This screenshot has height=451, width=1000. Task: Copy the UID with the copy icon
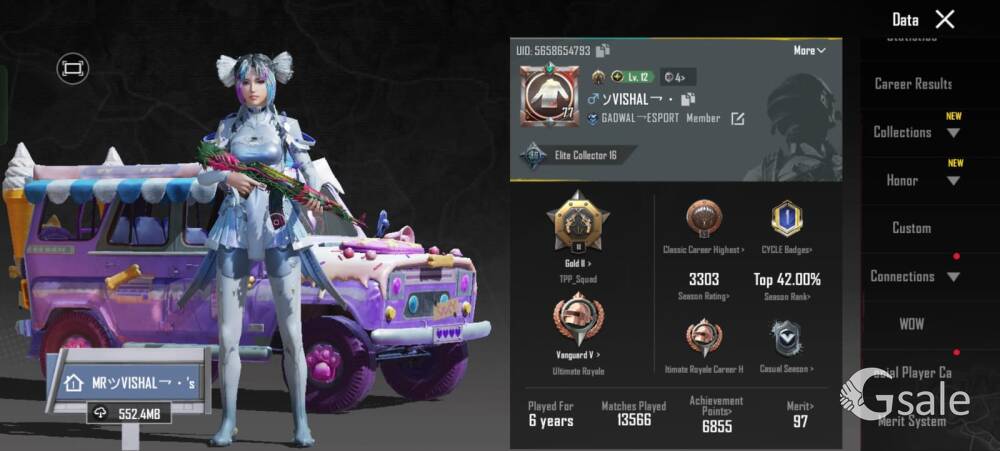click(x=603, y=50)
